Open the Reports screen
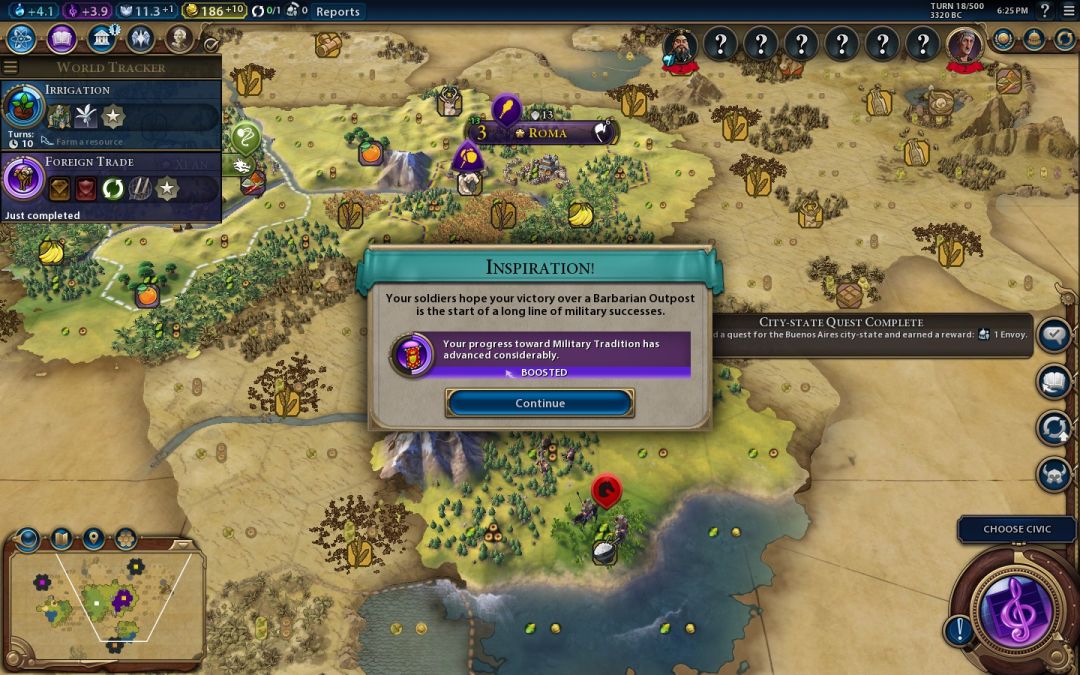The image size is (1080, 675). click(337, 12)
